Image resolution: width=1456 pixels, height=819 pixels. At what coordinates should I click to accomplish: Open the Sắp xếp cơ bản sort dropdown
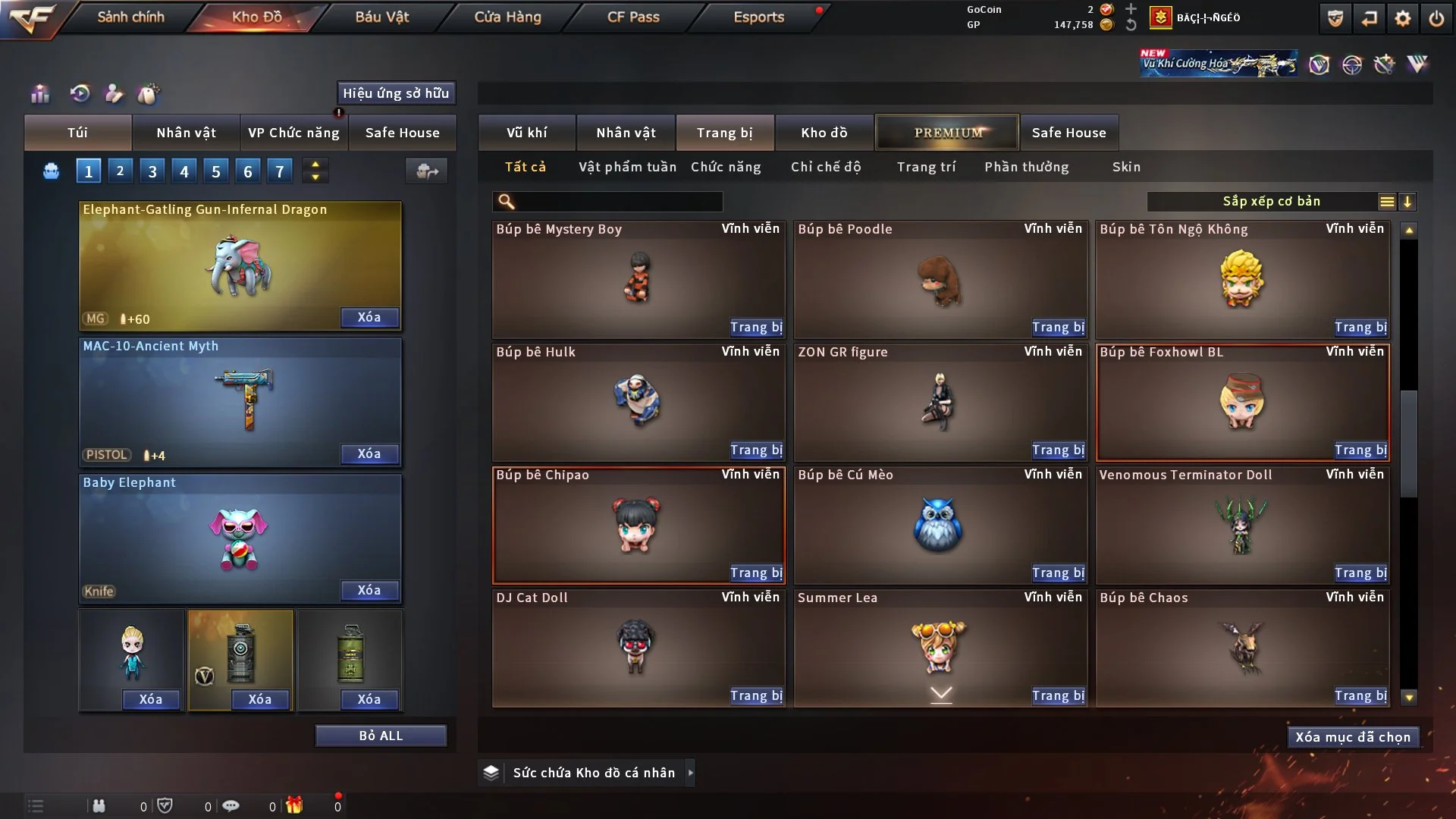(1271, 202)
